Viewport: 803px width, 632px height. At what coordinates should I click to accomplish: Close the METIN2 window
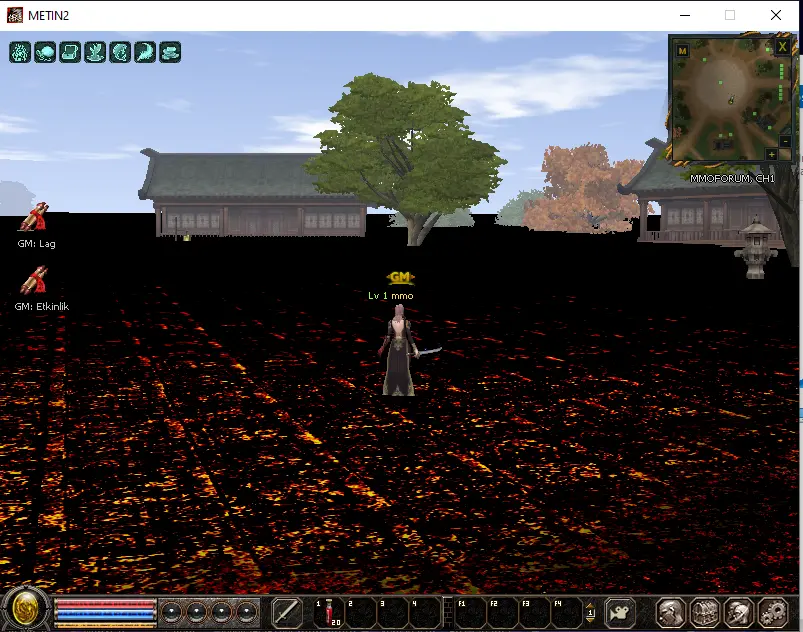click(777, 15)
